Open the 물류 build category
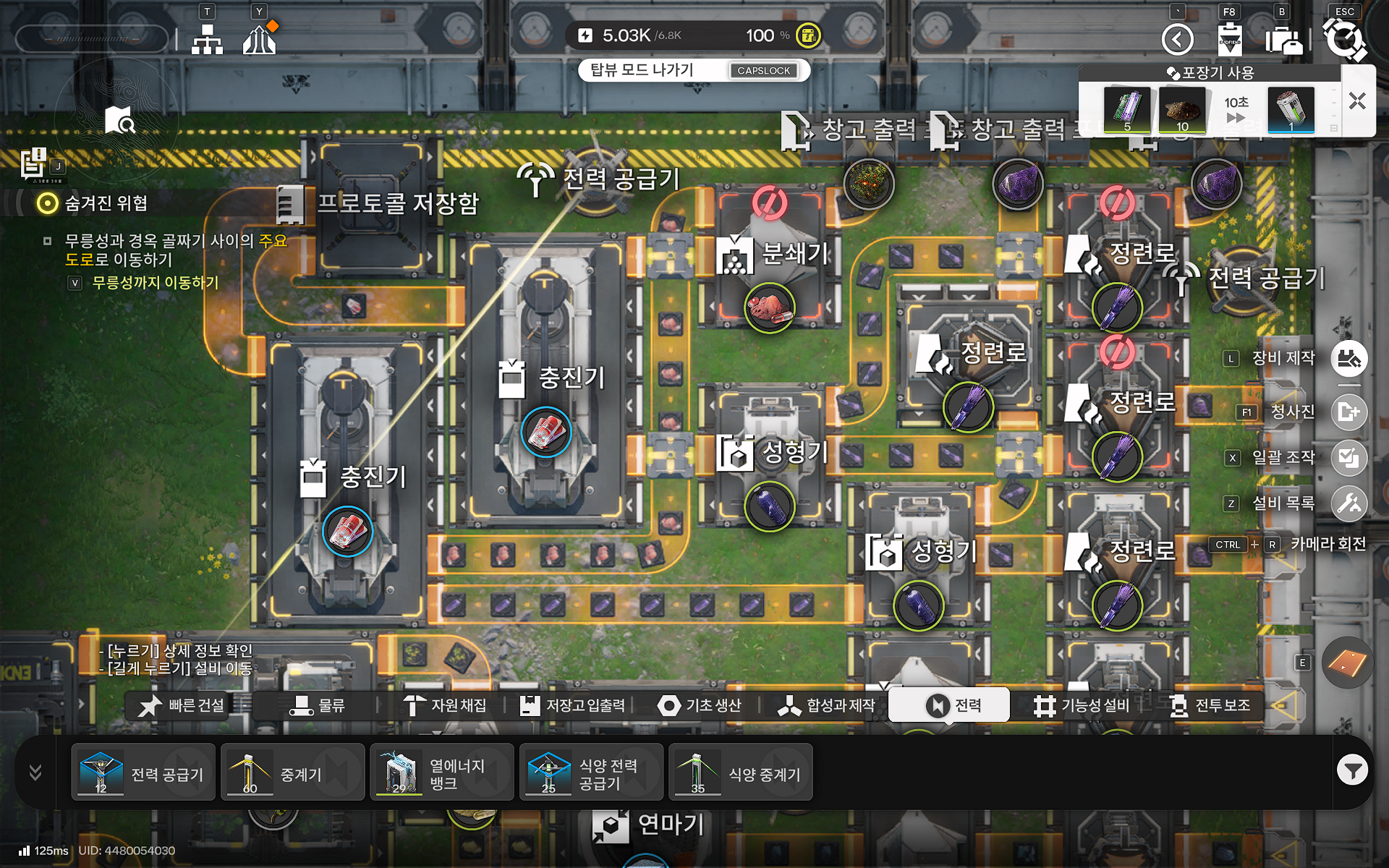 (x=318, y=705)
